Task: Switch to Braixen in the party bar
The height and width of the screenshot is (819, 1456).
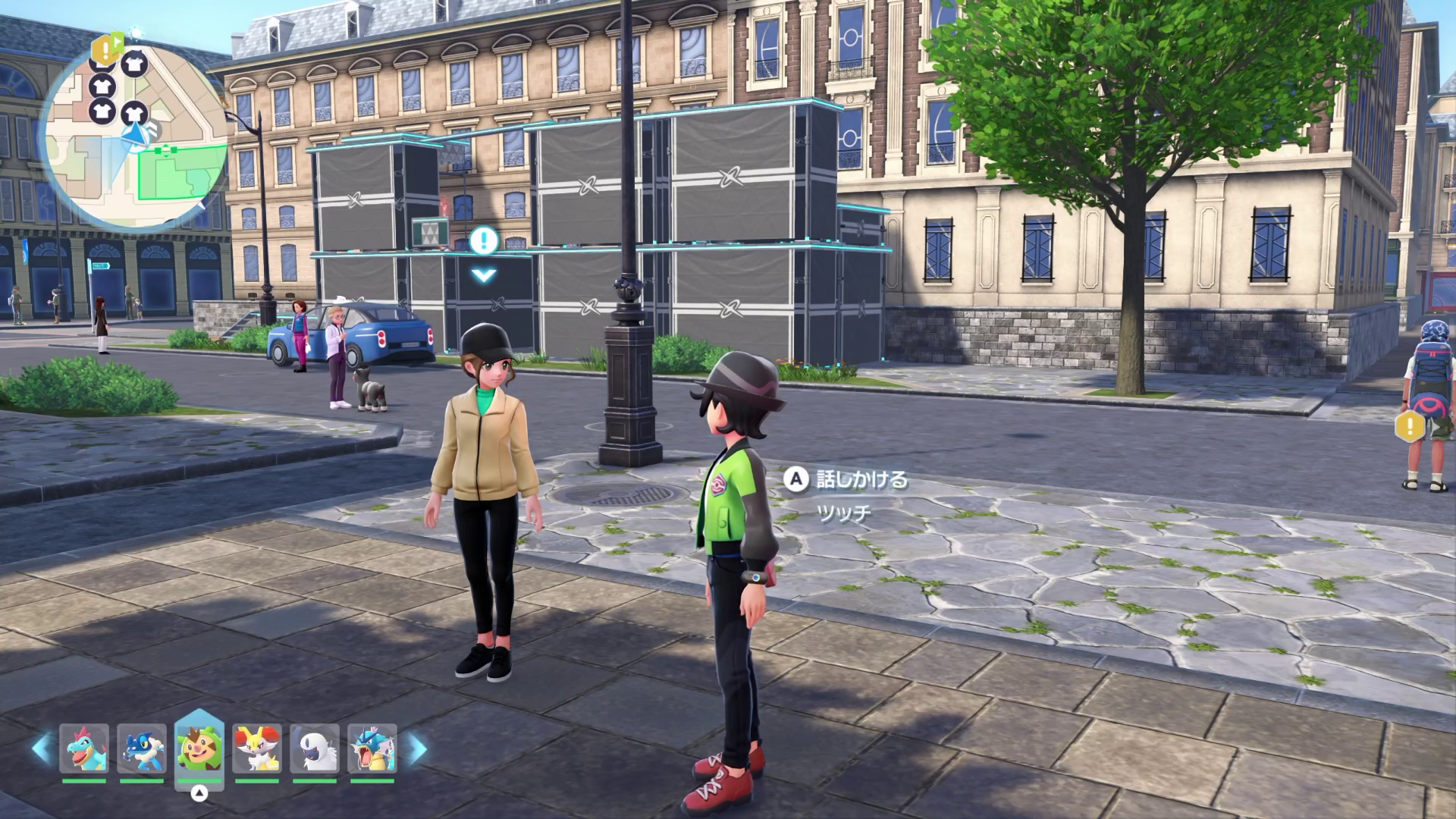Action: tap(256, 748)
